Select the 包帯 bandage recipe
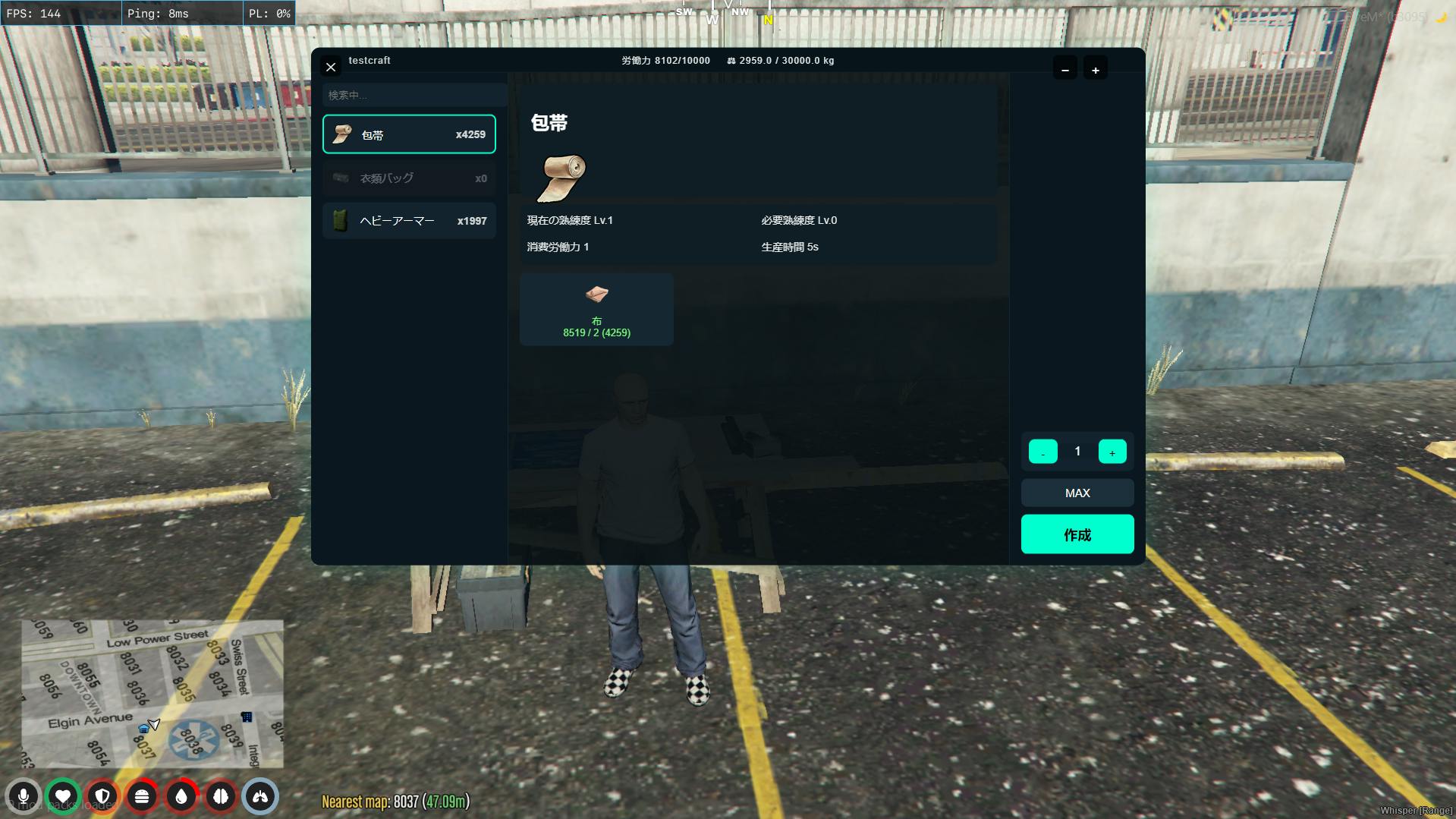Image resolution: width=1456 pixels, height=819 pixels. [x=409, y=134]
